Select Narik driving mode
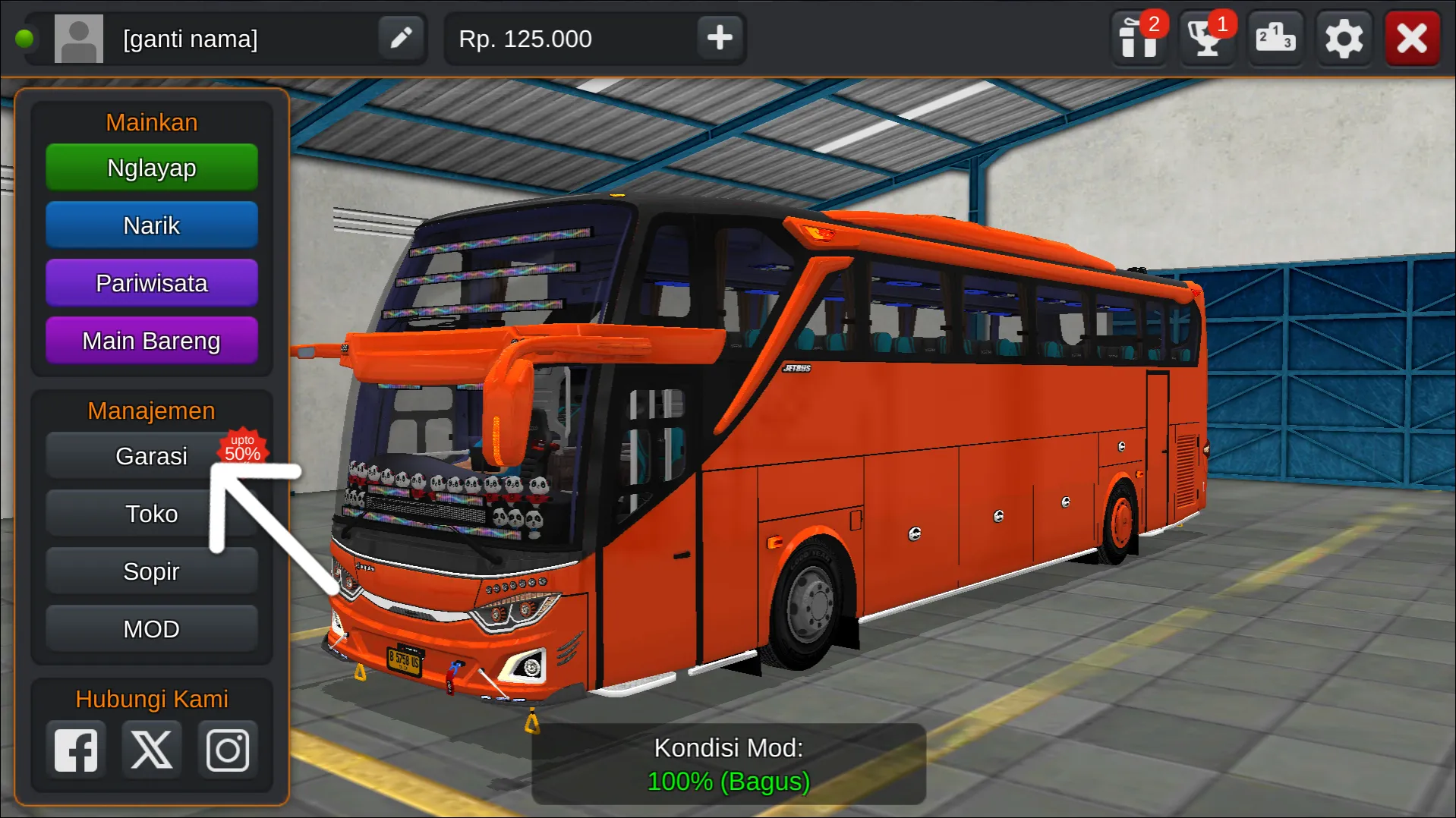 [x=151, y=225]
